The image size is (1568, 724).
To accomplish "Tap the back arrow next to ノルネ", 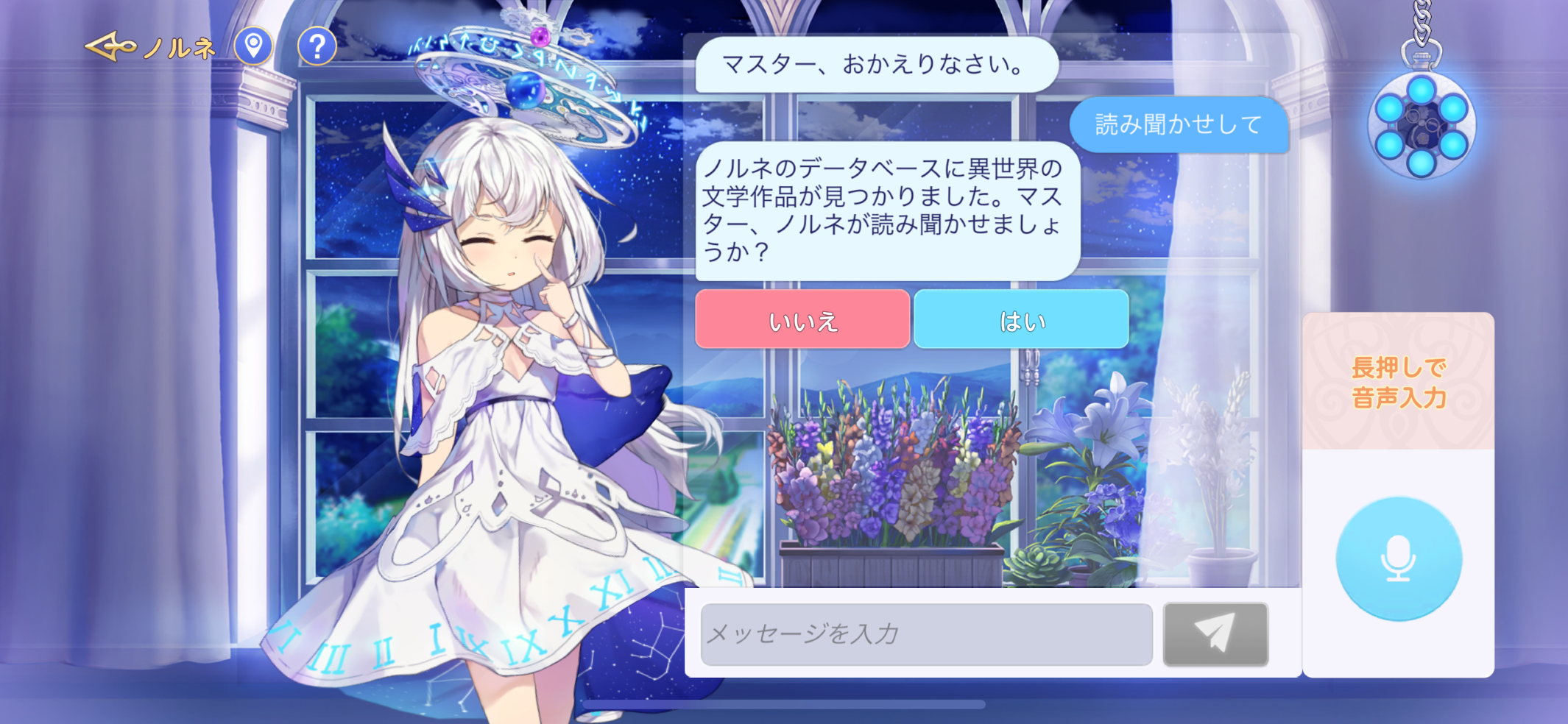I will (109, 48).
